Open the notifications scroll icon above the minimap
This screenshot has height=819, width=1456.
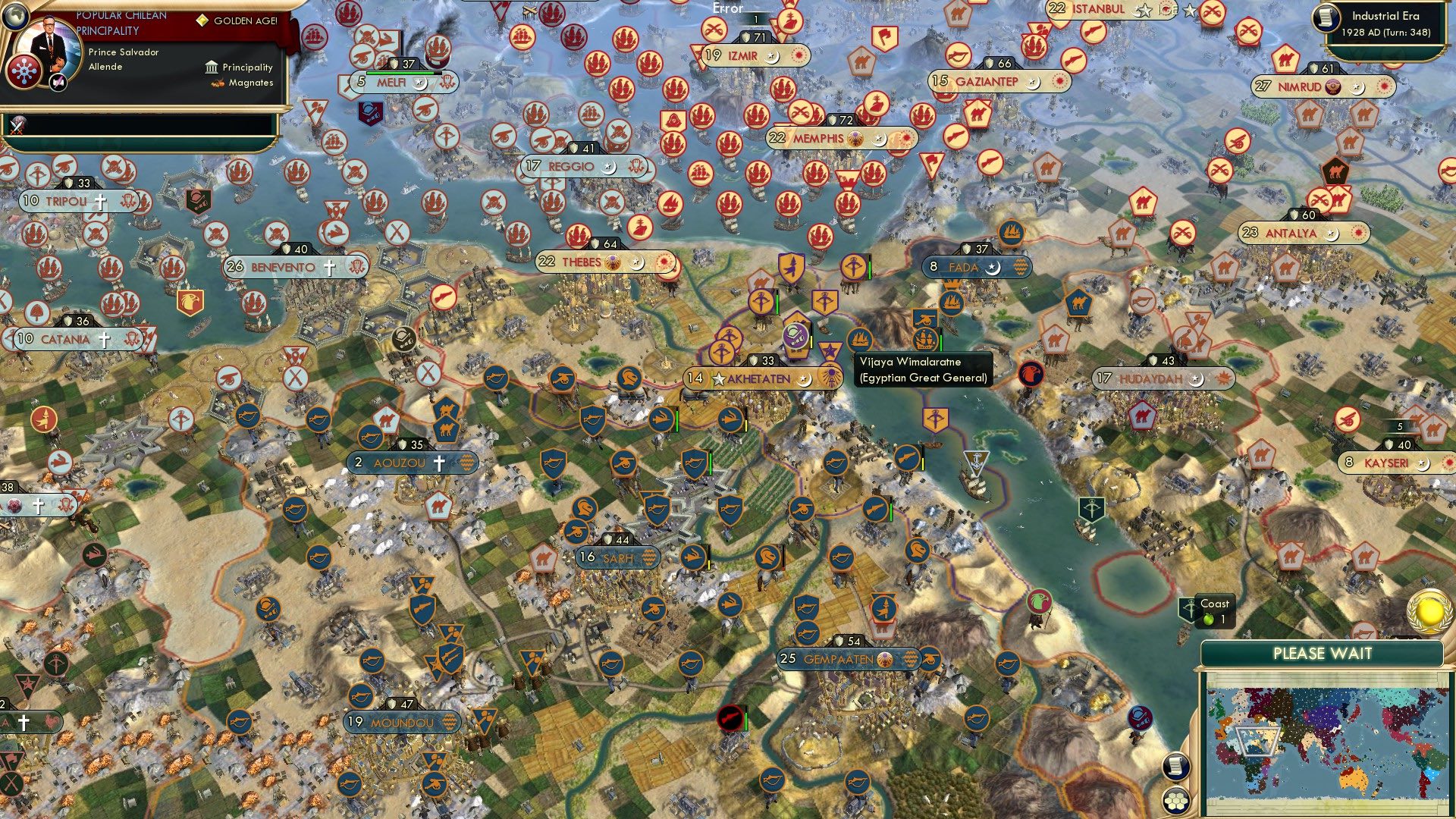pos(1176,764)
